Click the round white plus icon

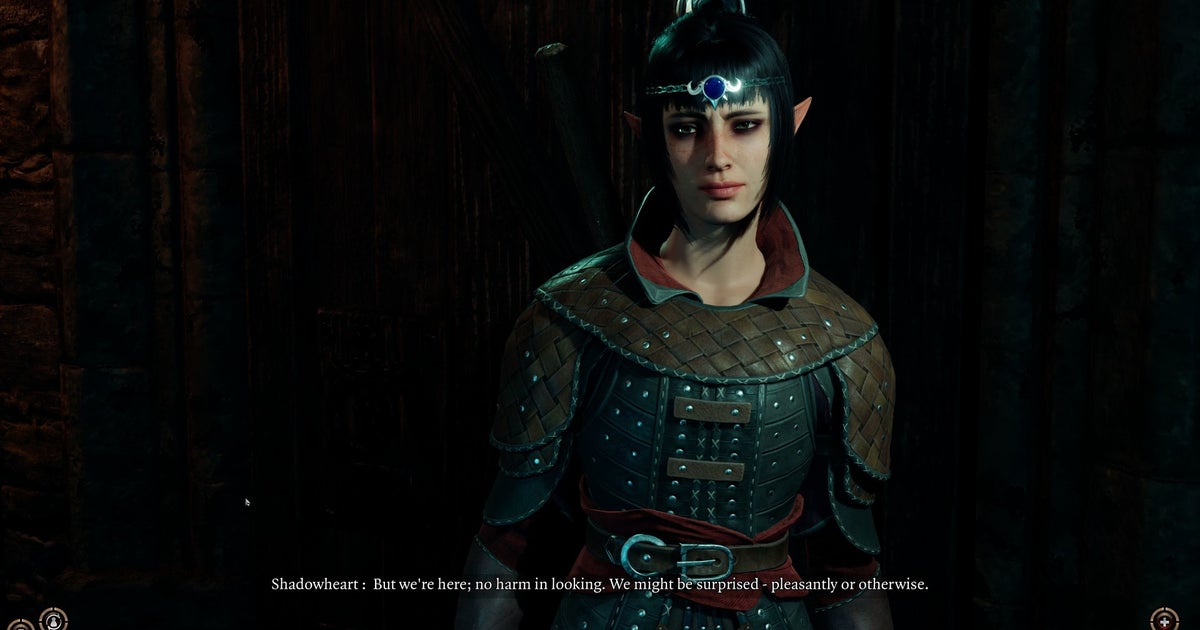[1164, 620]
